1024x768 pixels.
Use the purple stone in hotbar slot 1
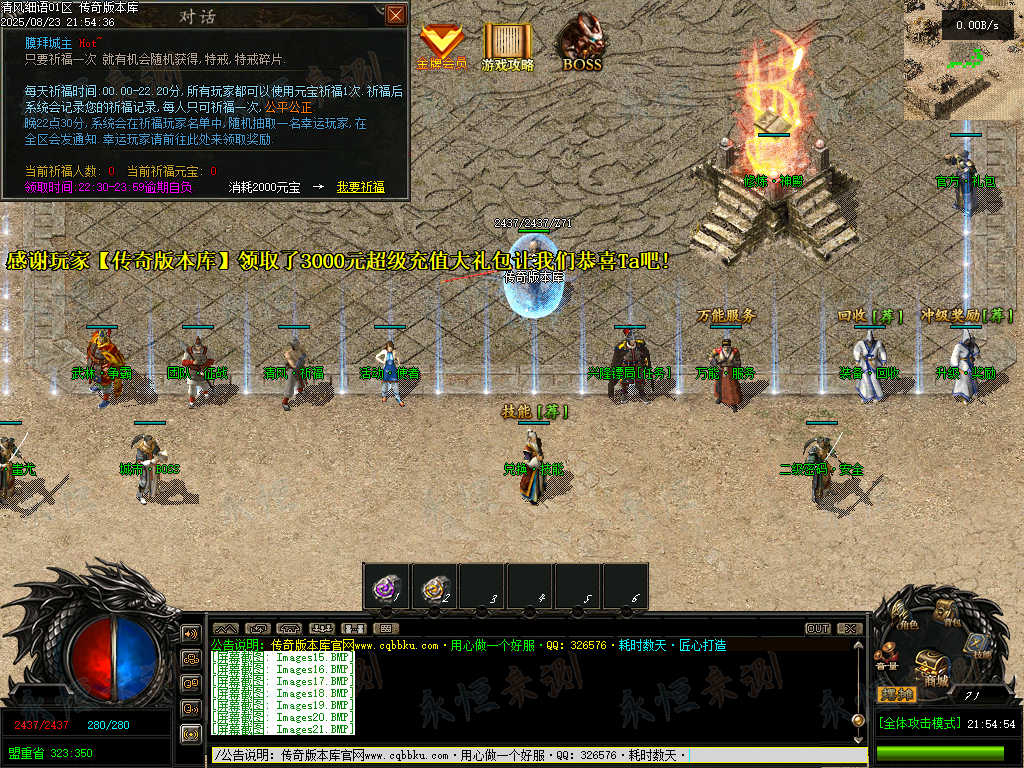385,586
